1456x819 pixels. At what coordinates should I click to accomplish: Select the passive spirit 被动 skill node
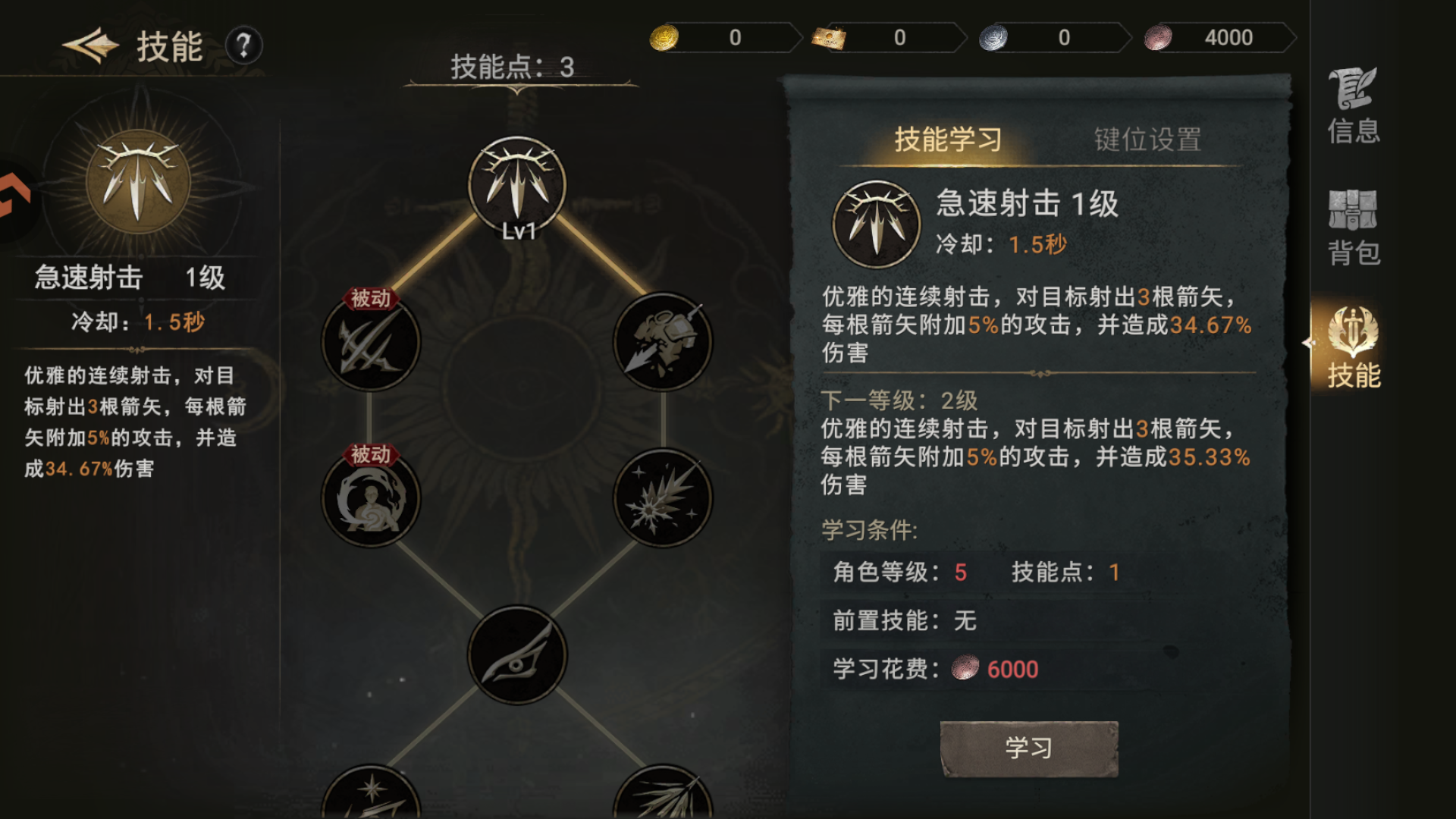[369, 500]
